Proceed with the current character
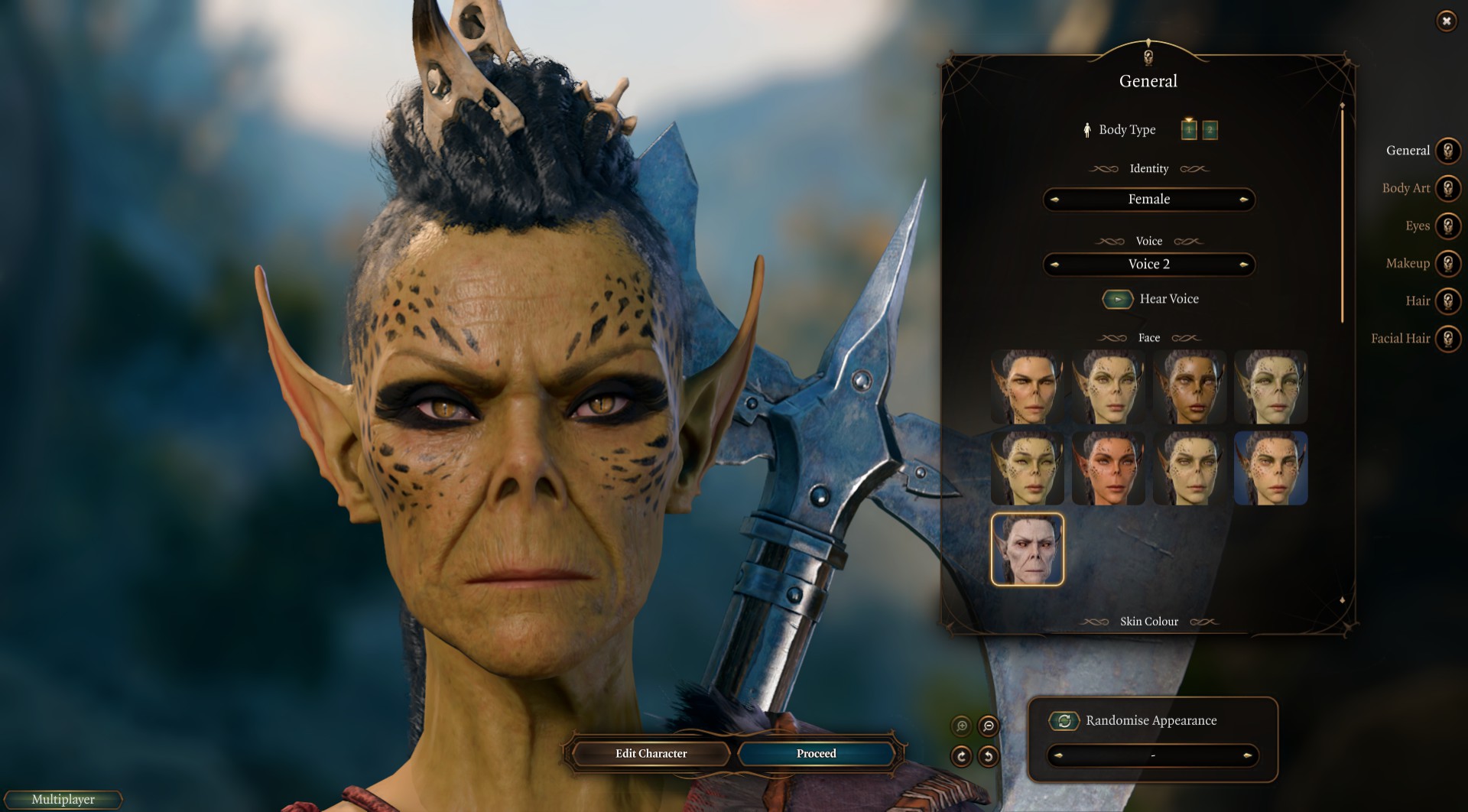The image size is (1468, 812). [x=816, y=754]
